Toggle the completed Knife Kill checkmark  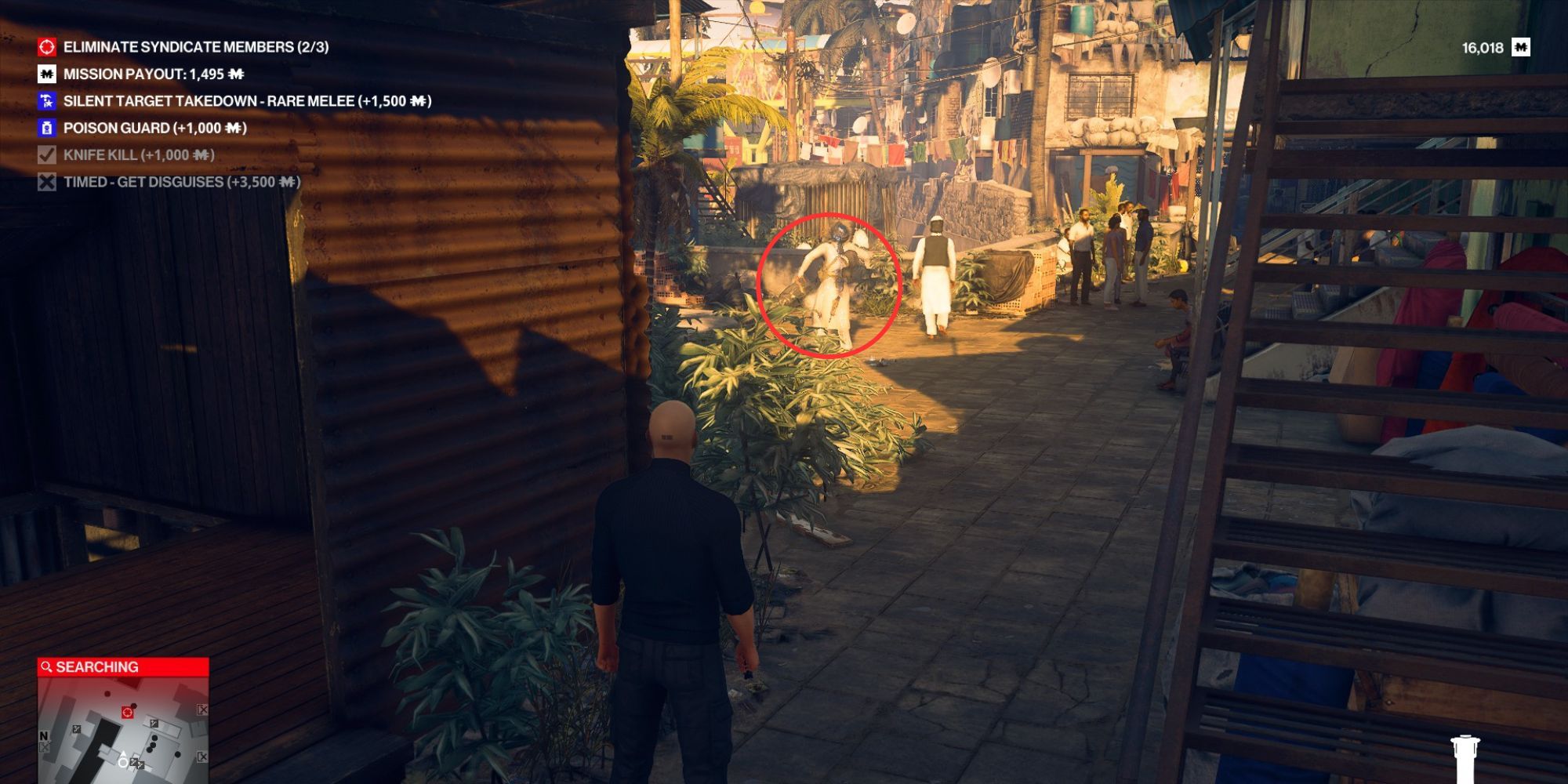47,154
